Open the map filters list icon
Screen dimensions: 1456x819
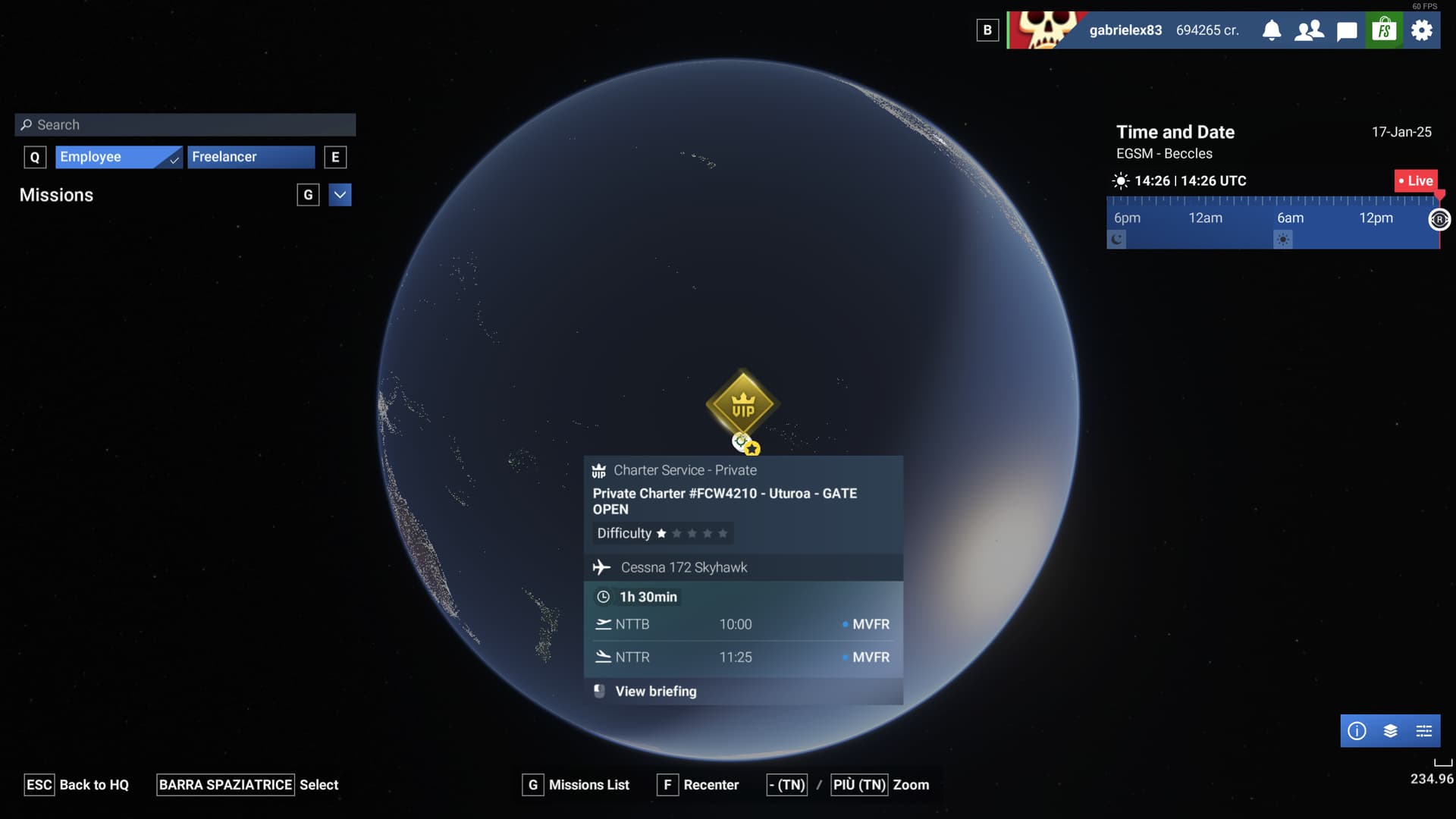point(1424,731)
